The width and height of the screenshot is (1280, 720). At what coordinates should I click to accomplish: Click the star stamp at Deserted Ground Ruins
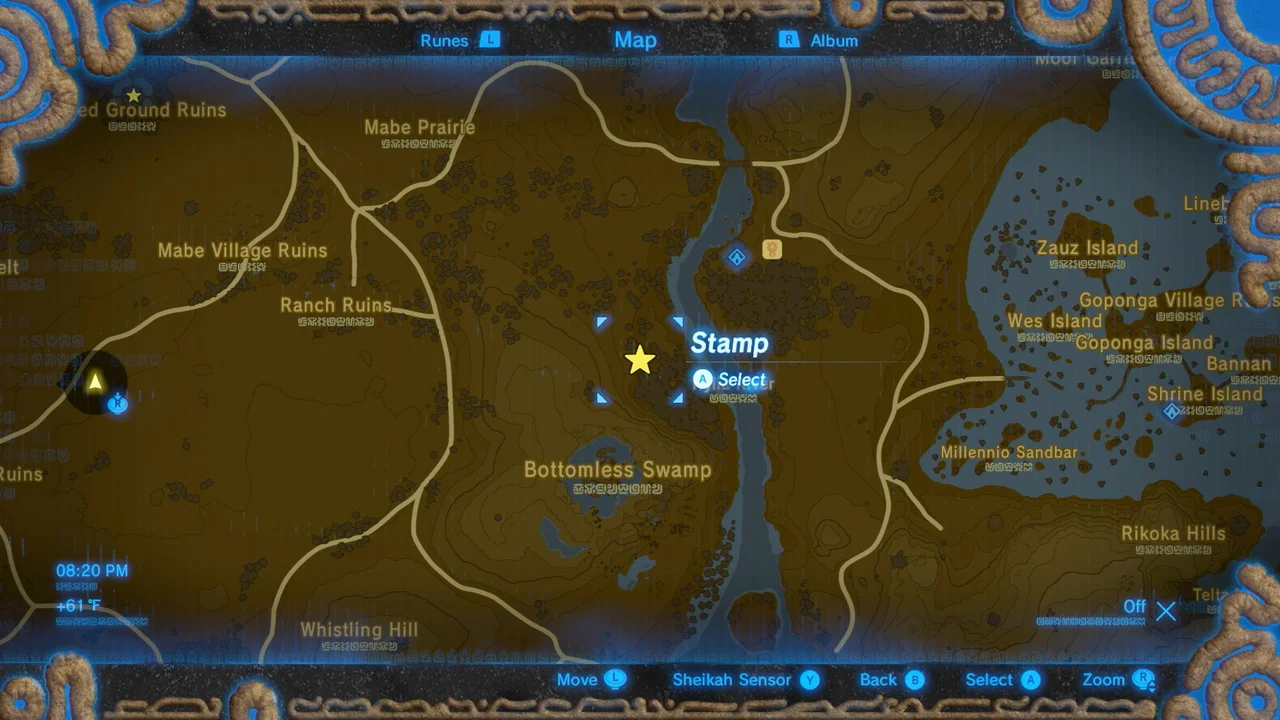click(133, 93)
